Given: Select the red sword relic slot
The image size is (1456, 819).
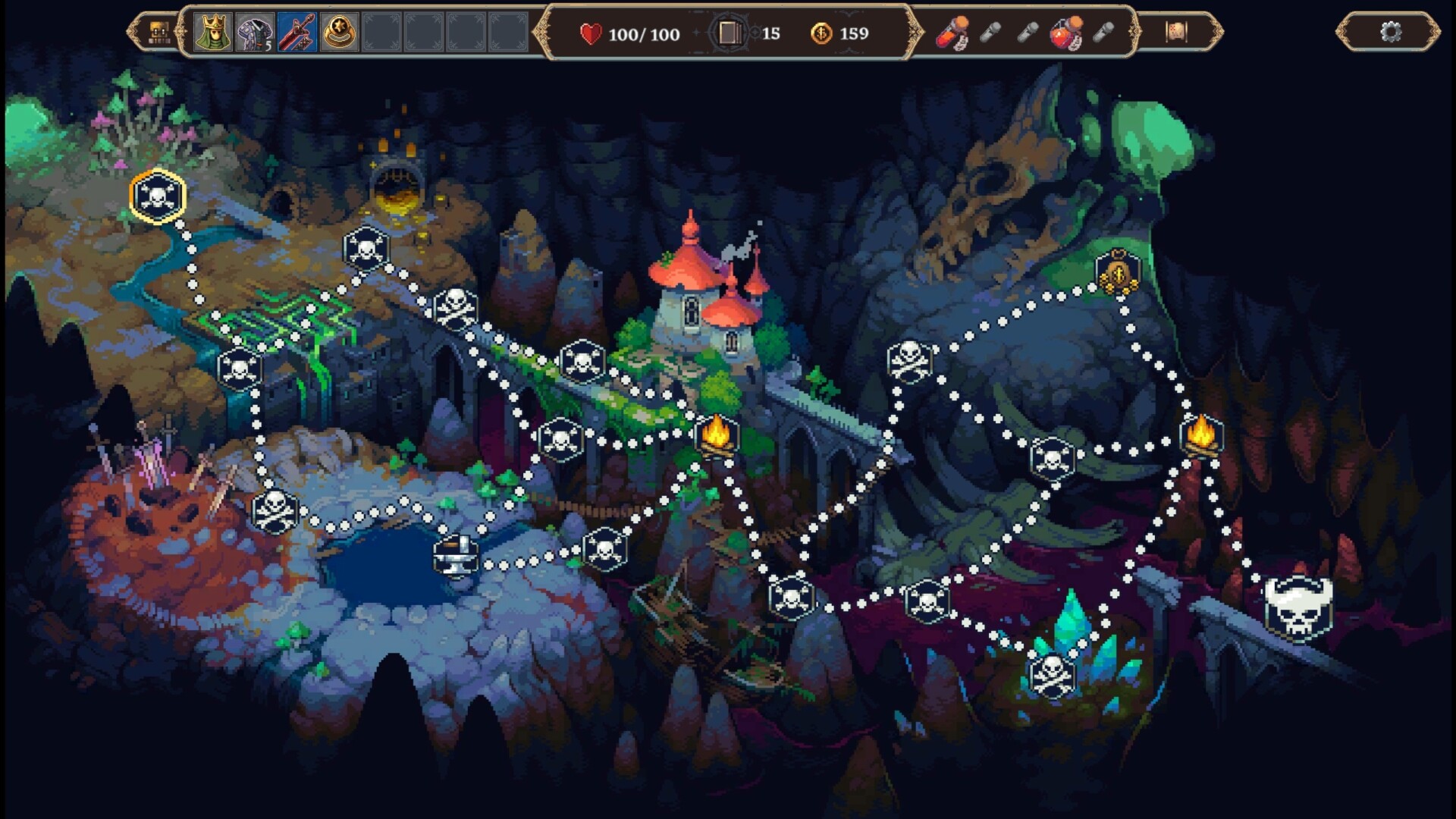Looking at the screenshot, I should point(297,33).
